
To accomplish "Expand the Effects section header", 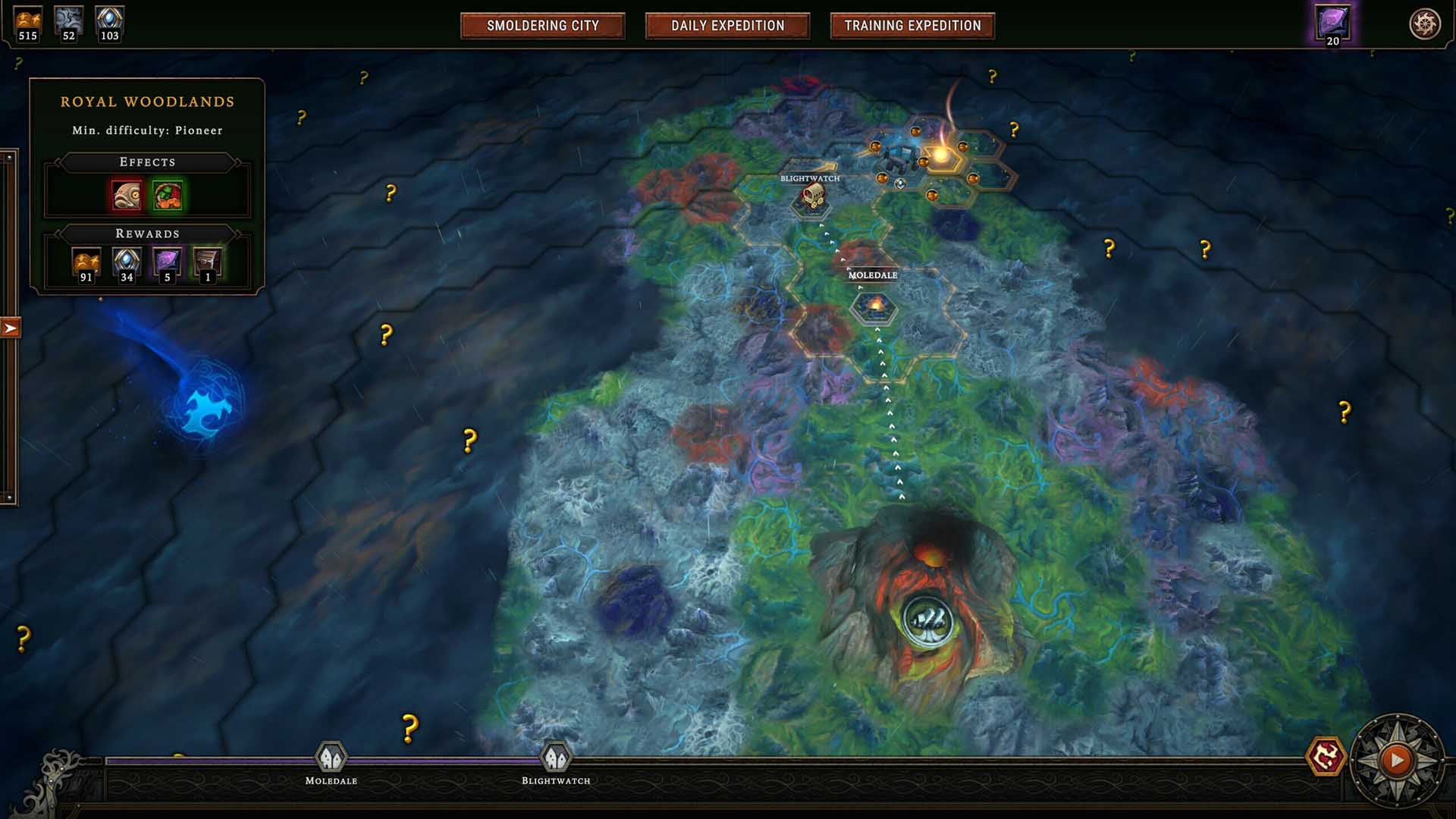I will pos(149,162).
